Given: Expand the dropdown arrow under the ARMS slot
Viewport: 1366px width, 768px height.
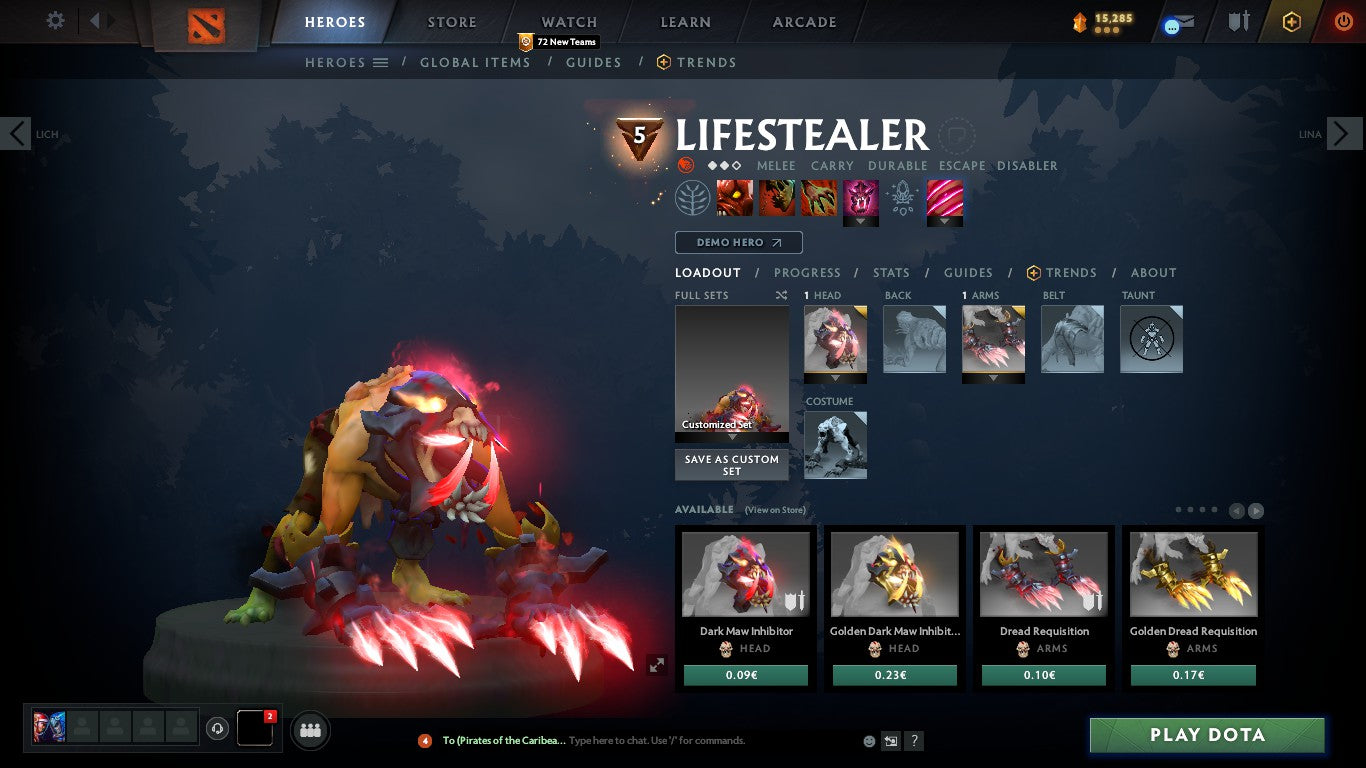Looking at the screenshot, I should (x=993, y=376).
